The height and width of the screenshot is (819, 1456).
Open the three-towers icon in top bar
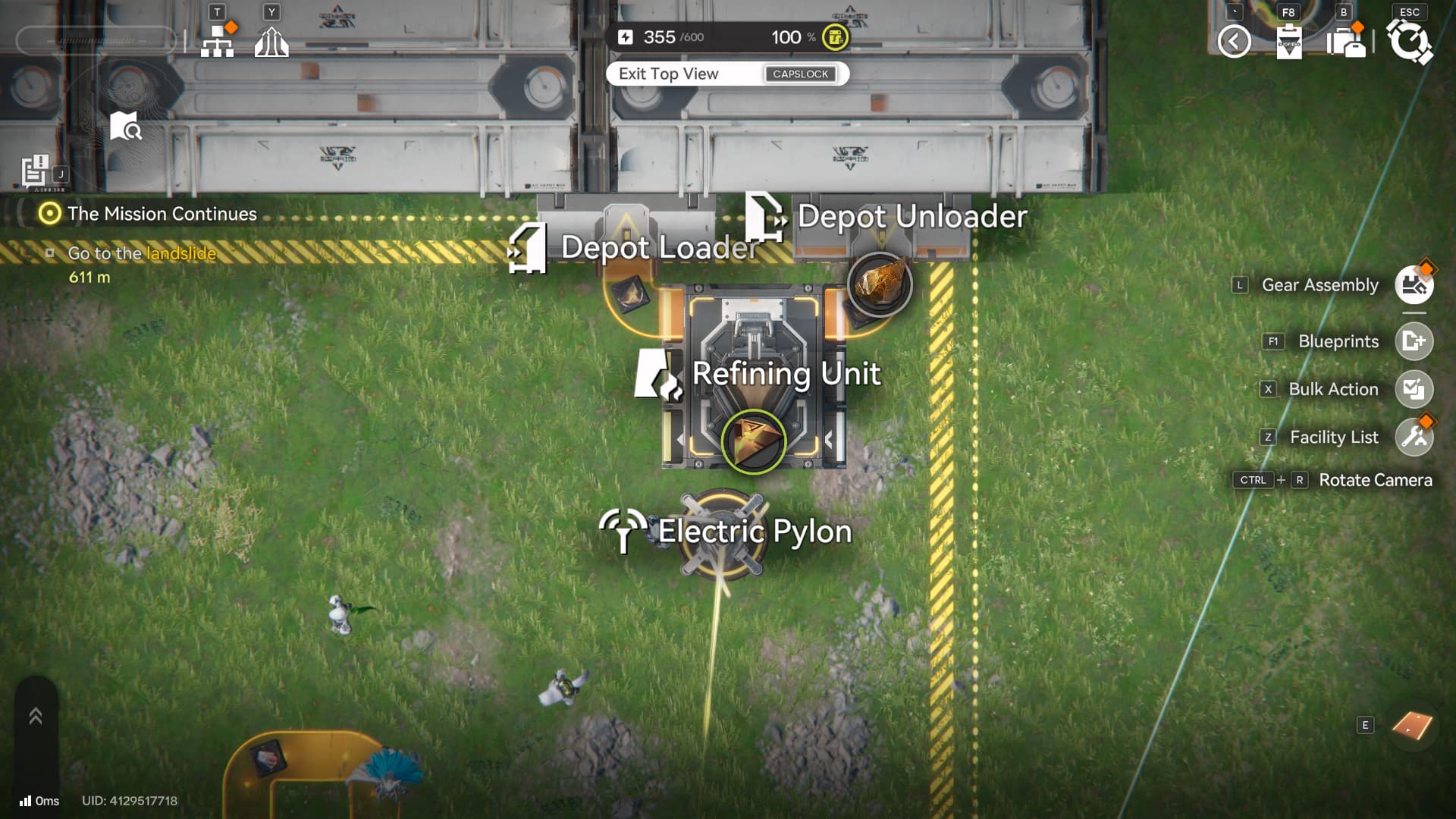(x=271, y=42)
